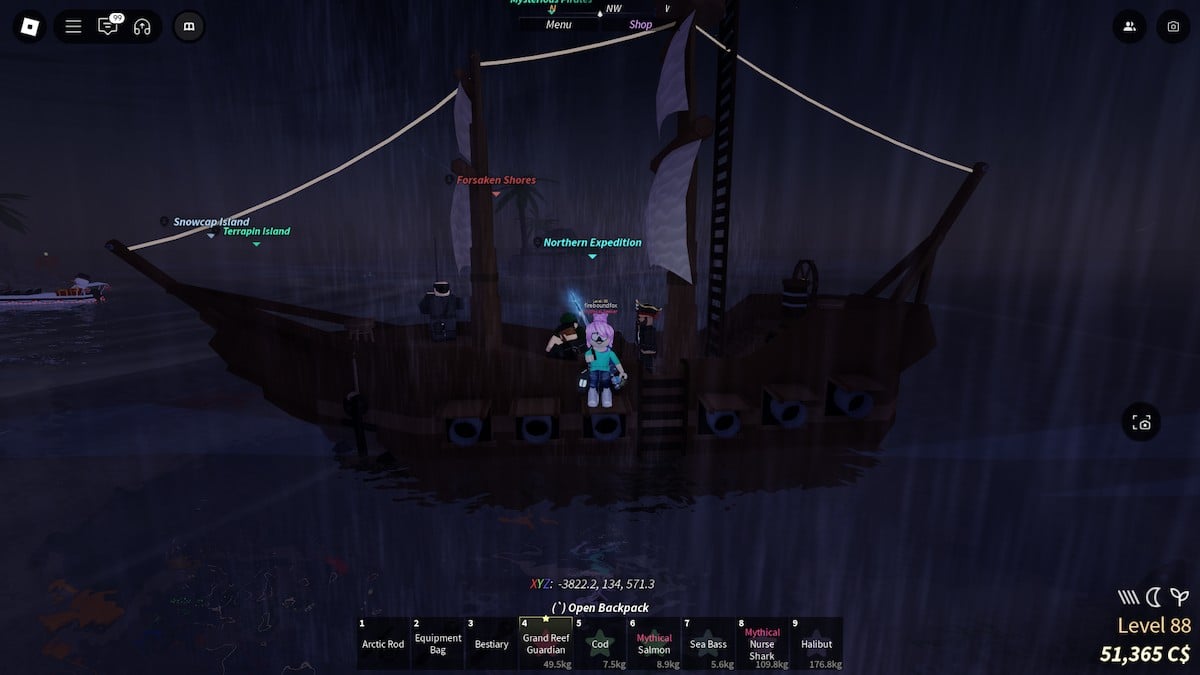Select the Equipment Bag slot
1200x675 pixels.
(x=438, y=643)
